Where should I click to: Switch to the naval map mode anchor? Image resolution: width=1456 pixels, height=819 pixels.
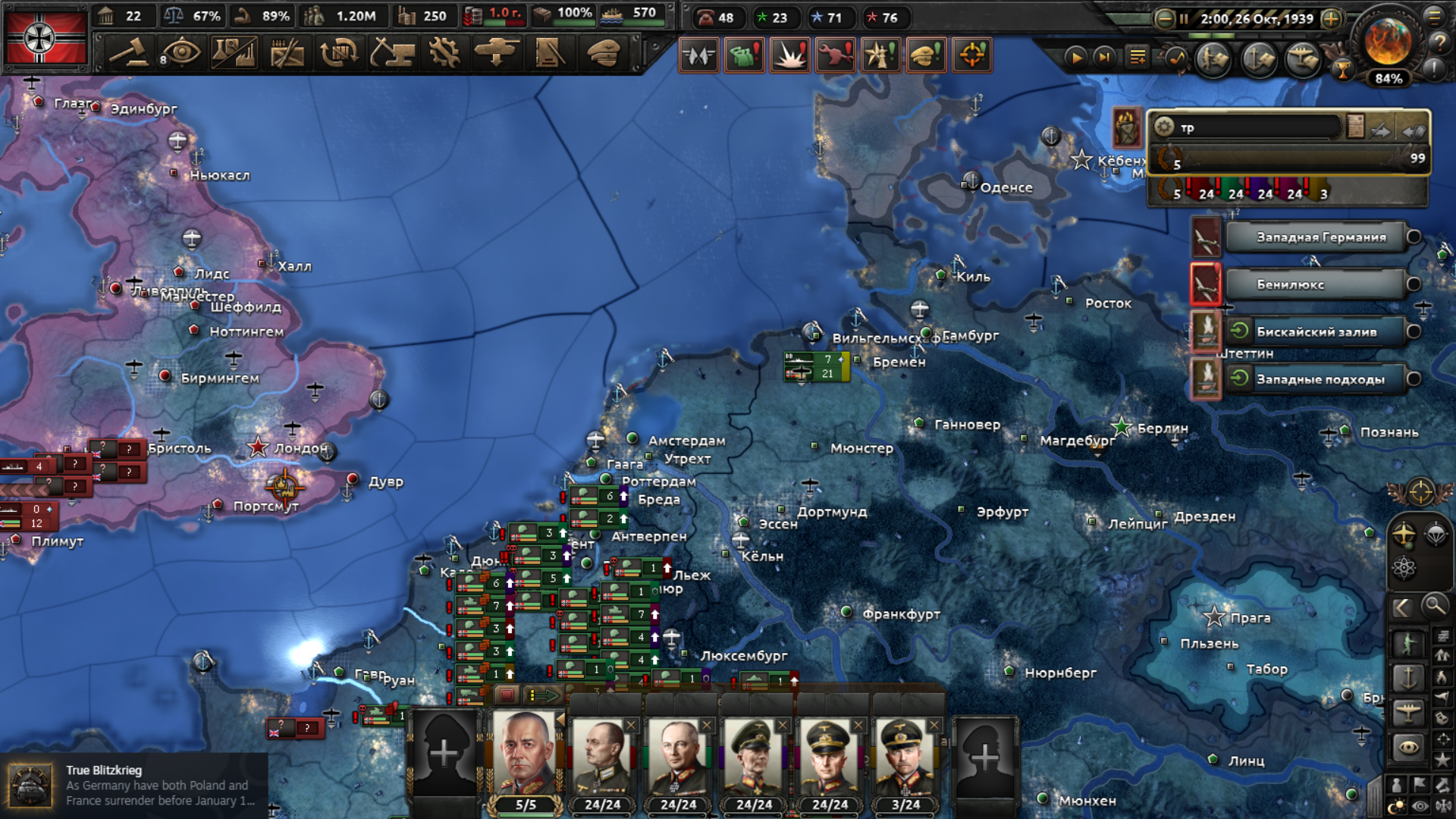click(1408, 676)
